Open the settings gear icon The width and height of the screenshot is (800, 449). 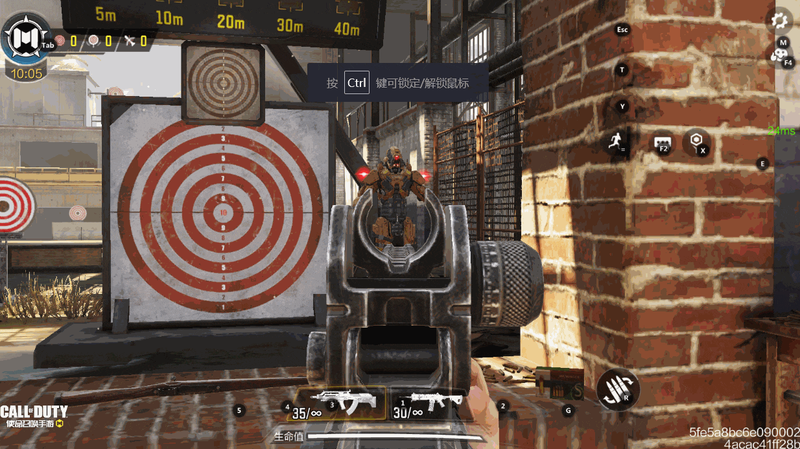(x=780, y=19)
